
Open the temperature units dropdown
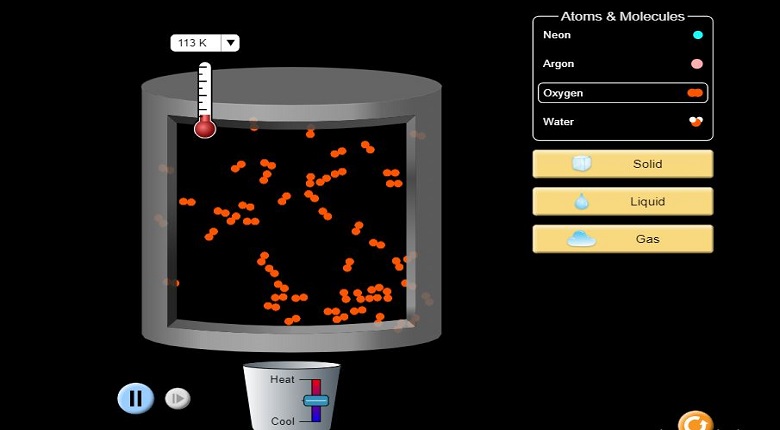tap(230, 43)
